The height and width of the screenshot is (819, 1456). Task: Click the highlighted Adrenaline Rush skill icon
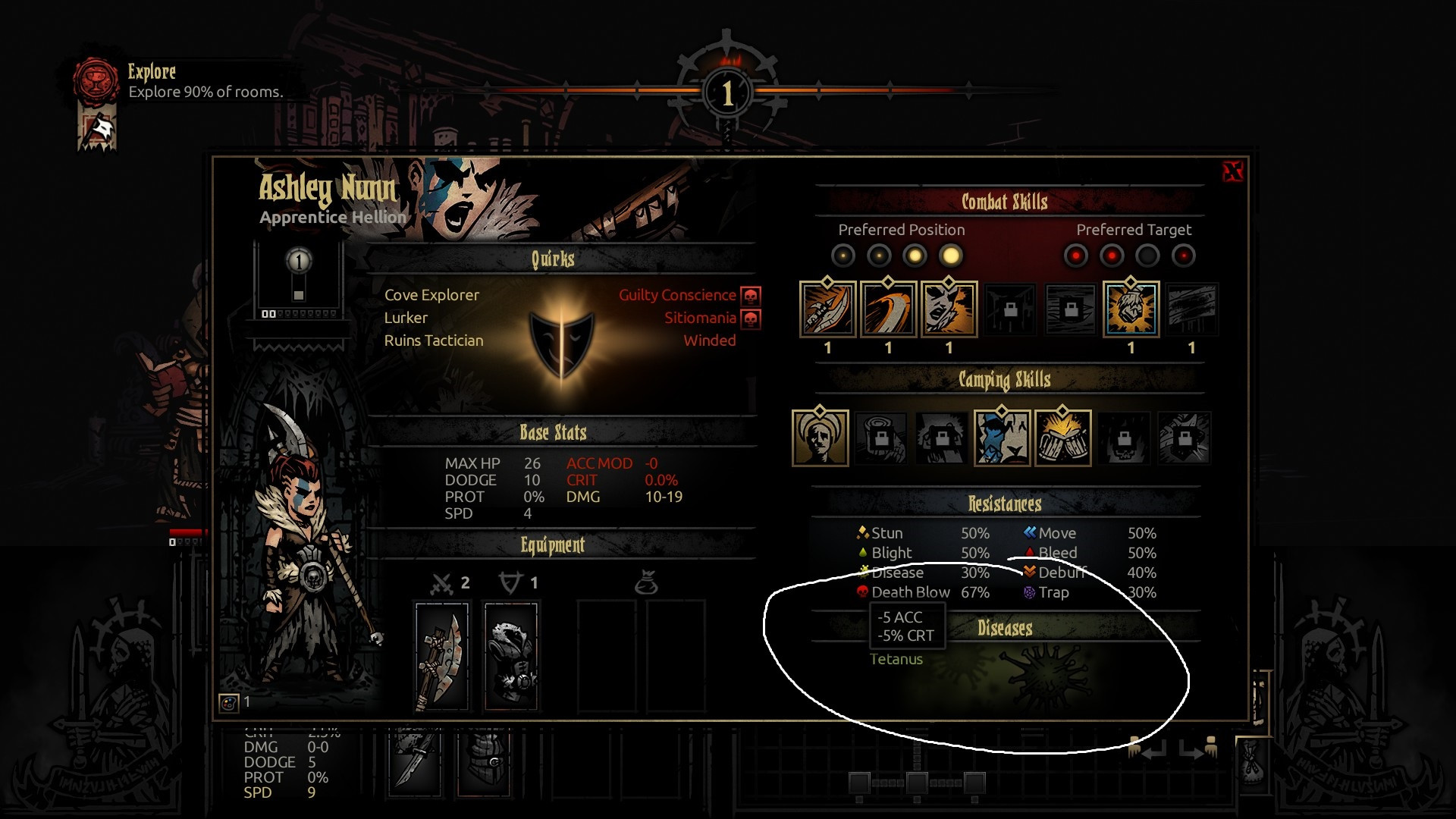pos(1131,309)
